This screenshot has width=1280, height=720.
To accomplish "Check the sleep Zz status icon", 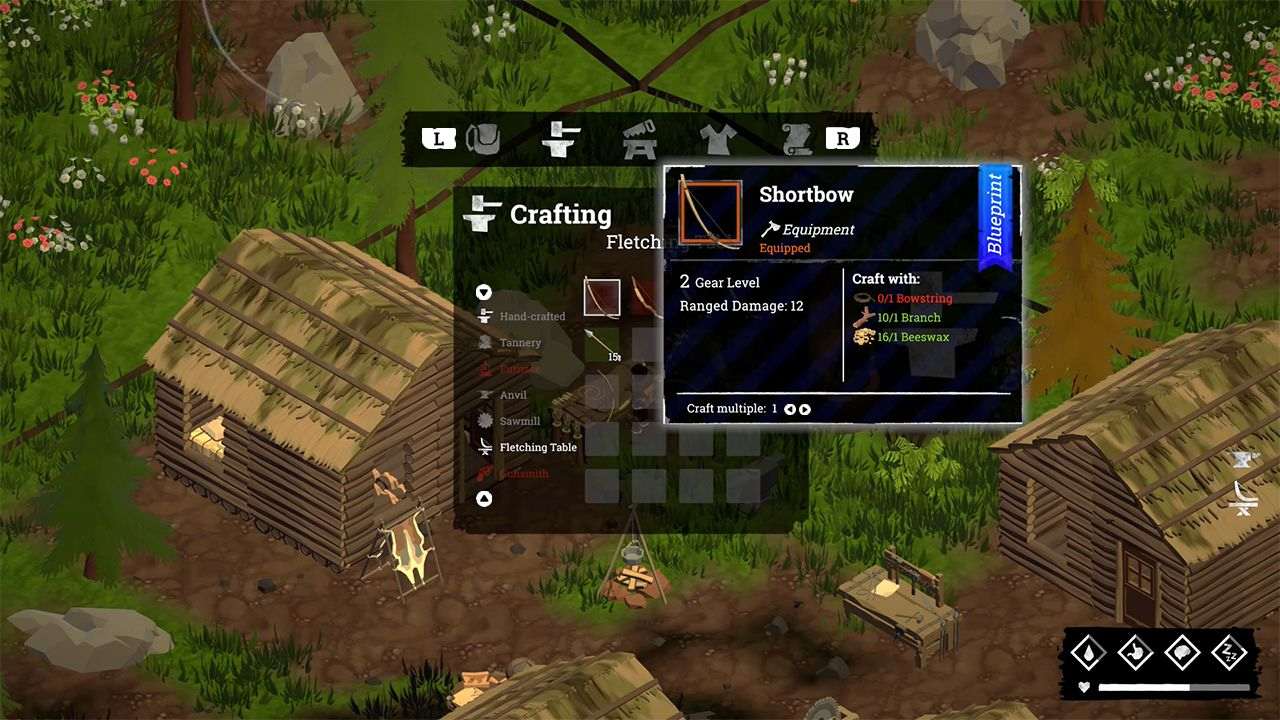I will [x=1230, y=653].
